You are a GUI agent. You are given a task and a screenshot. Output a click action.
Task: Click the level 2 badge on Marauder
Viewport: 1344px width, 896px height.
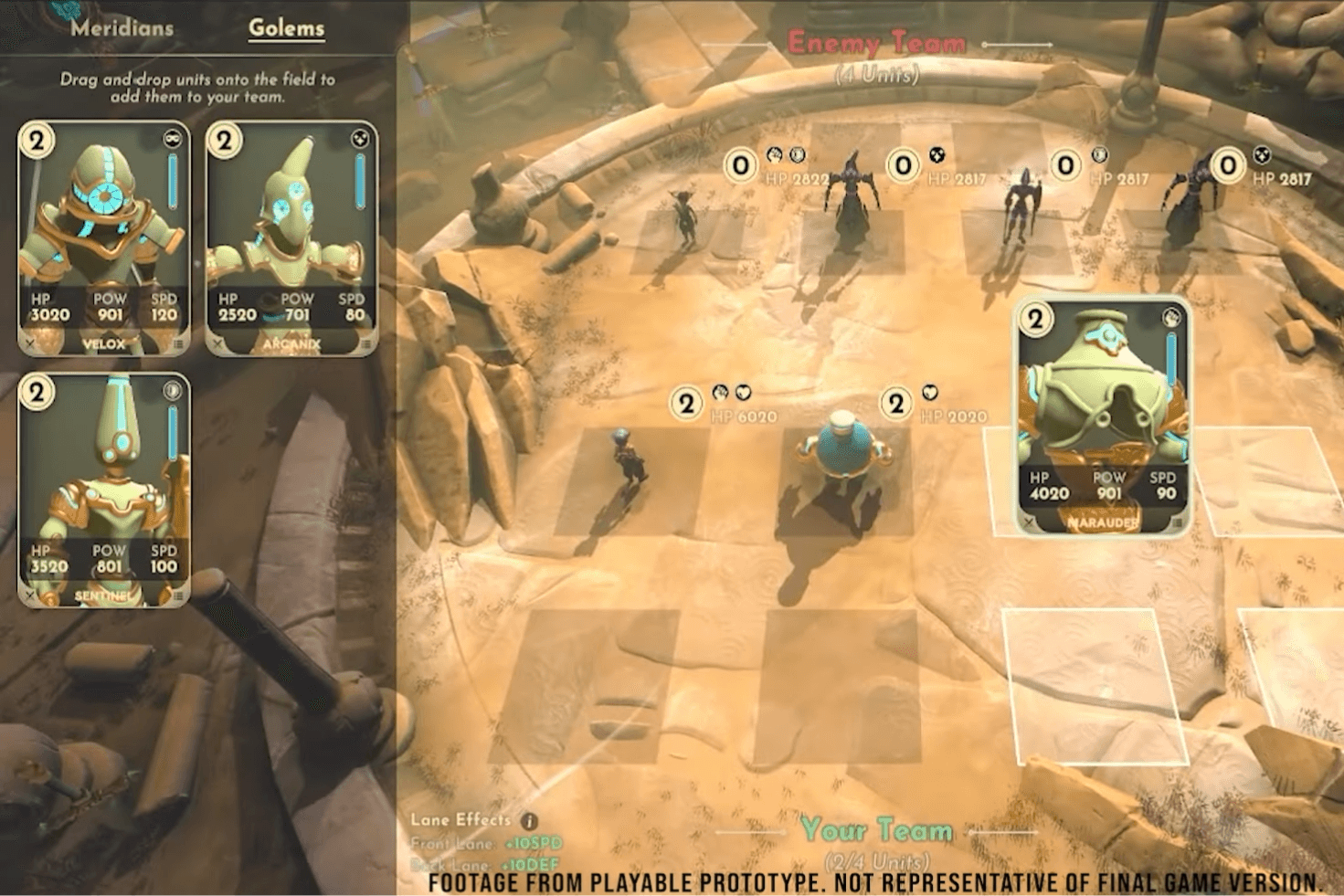tap(1035, 321)
